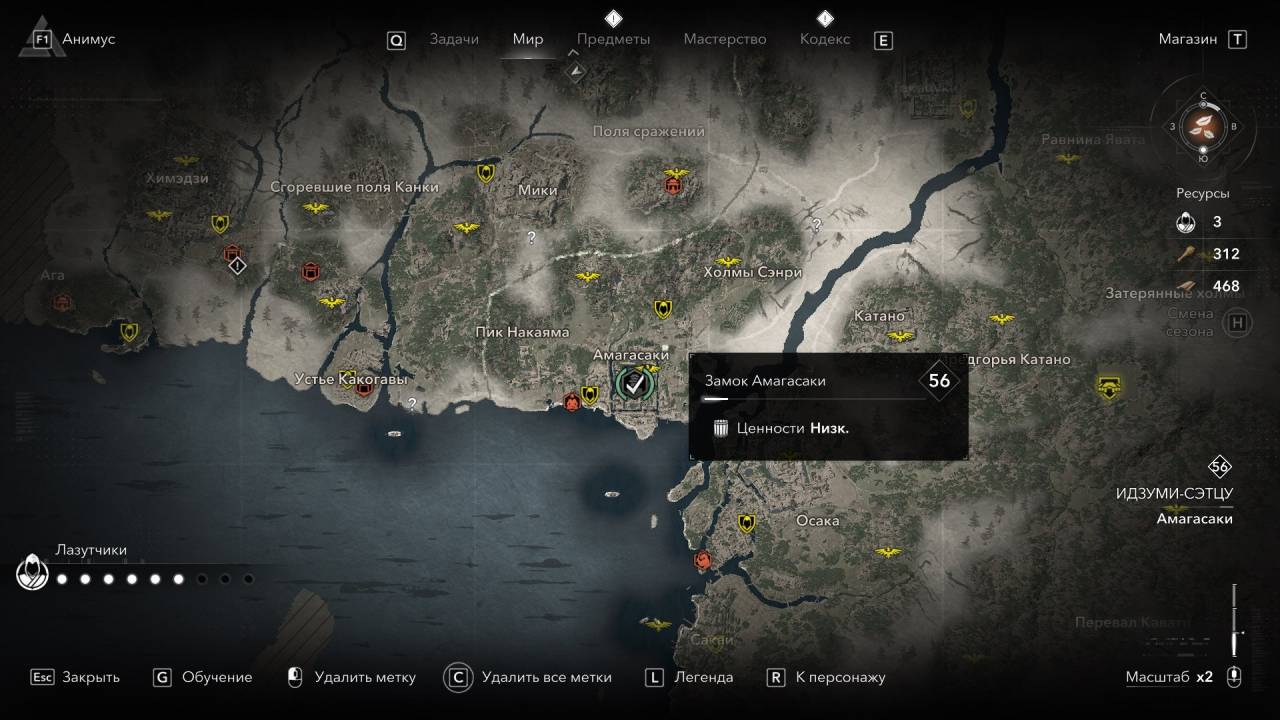Click the question mark near Мики
This screenshot has height=720, width=1280.
(531, 237)
